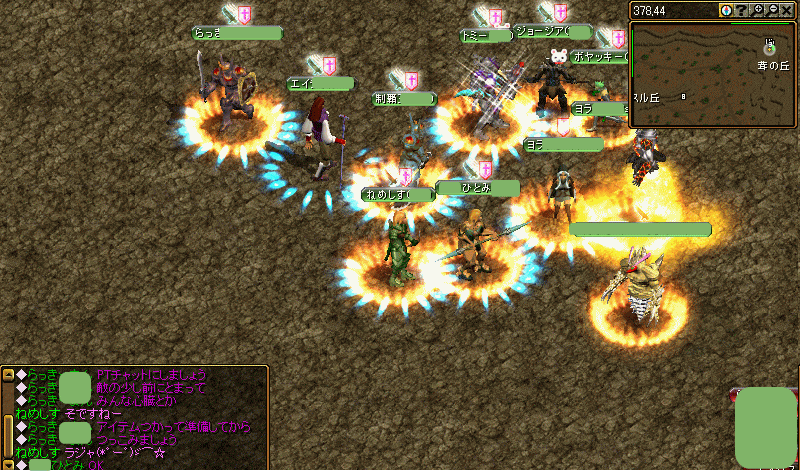This screenshot has height=471, width=800.
Task: Click the chat log scroll-up arrow
Action: coord(8,375)
